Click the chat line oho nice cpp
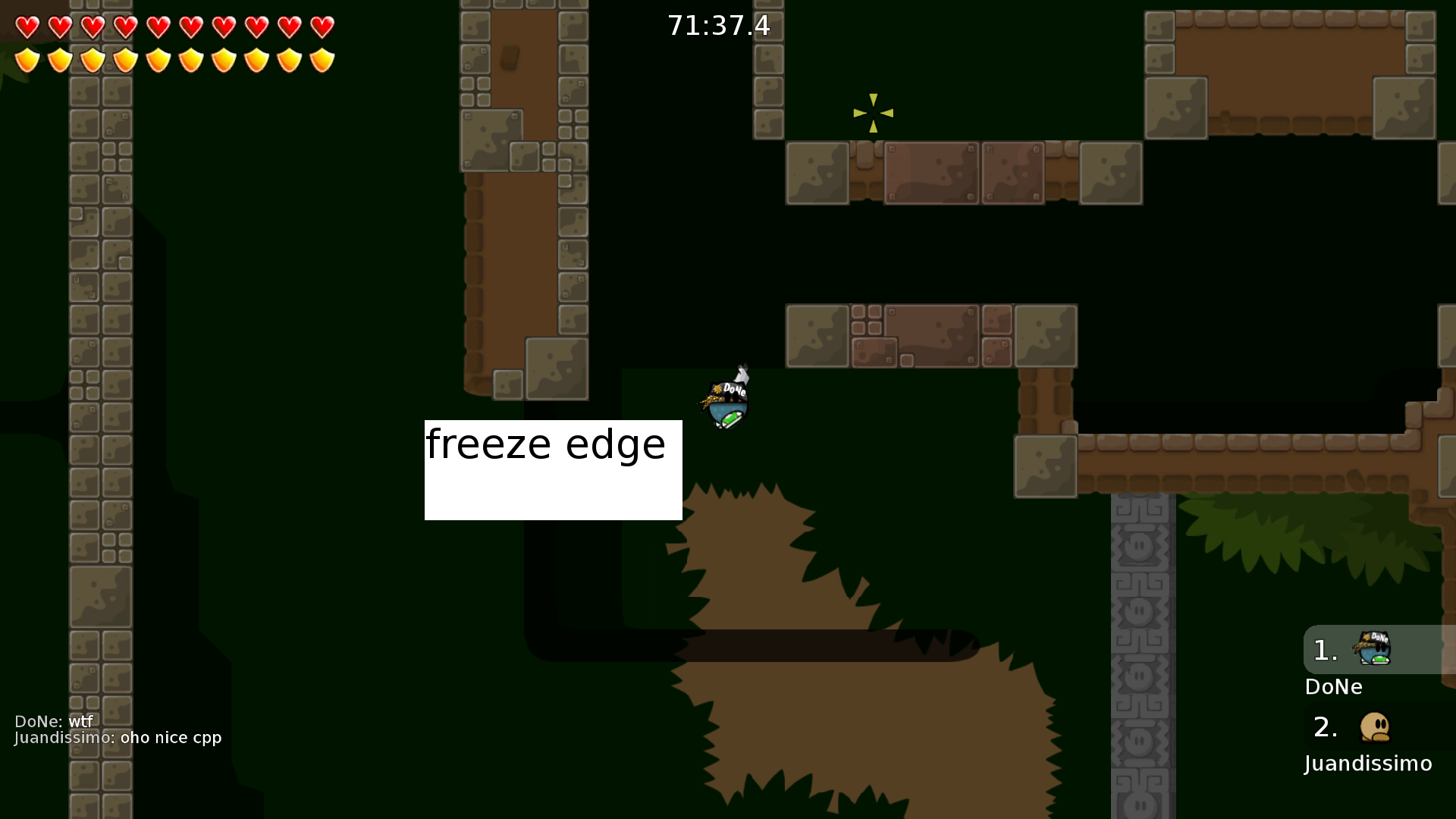This screenshot has width=1456, height=819. point(118,737)
